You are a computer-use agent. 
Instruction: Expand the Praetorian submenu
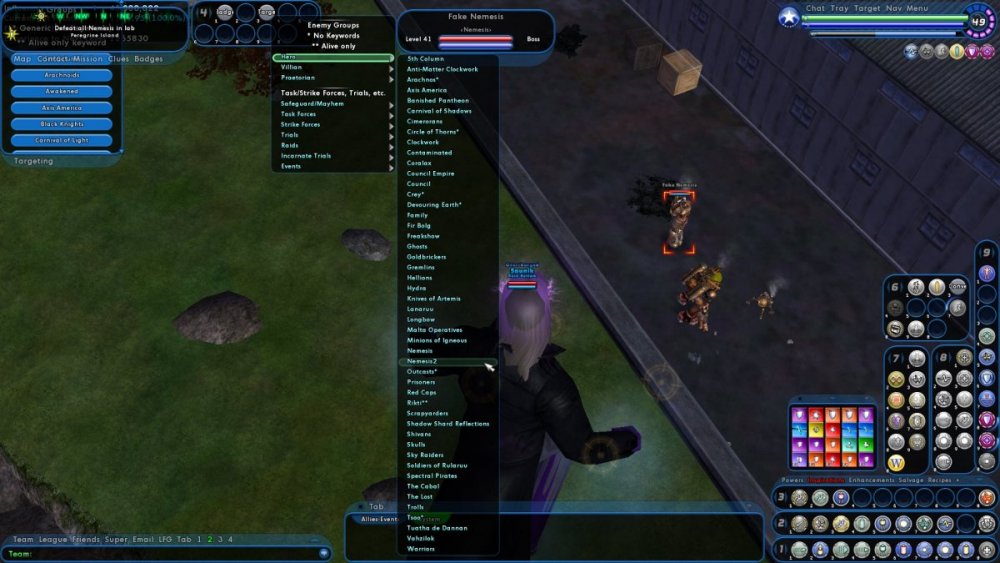click(298, 77)
